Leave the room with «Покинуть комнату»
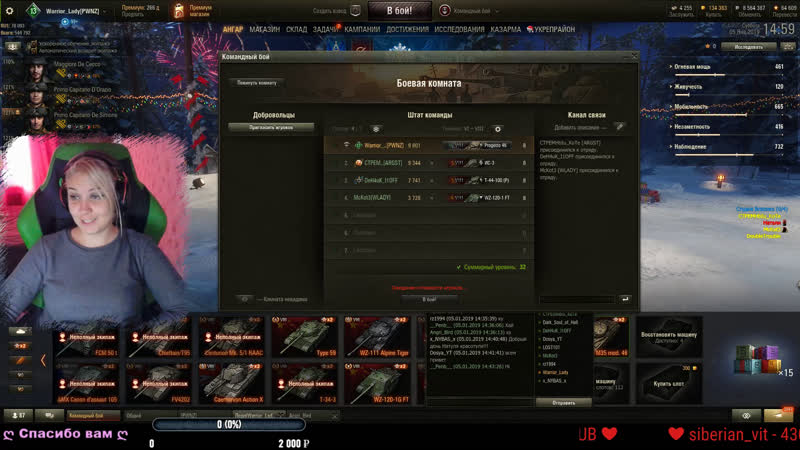Image resolution: width=800 pixels, height=450 pixels. click(257, 82)
